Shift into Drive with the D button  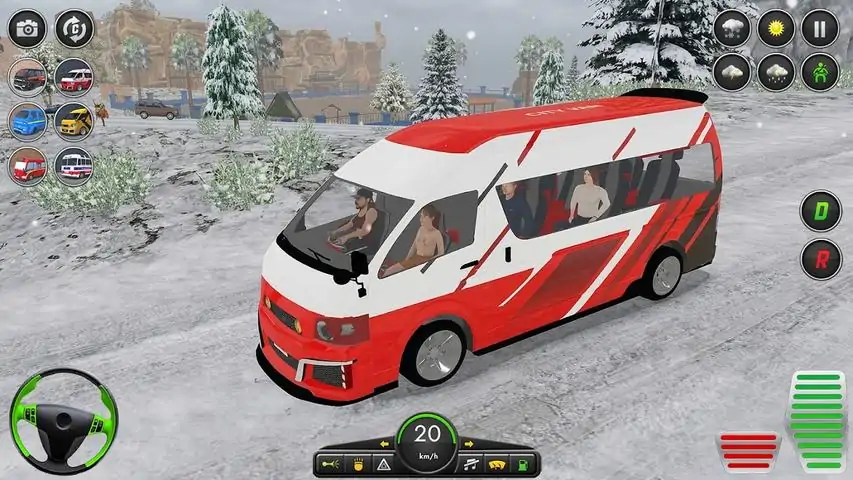pos(820,211)
